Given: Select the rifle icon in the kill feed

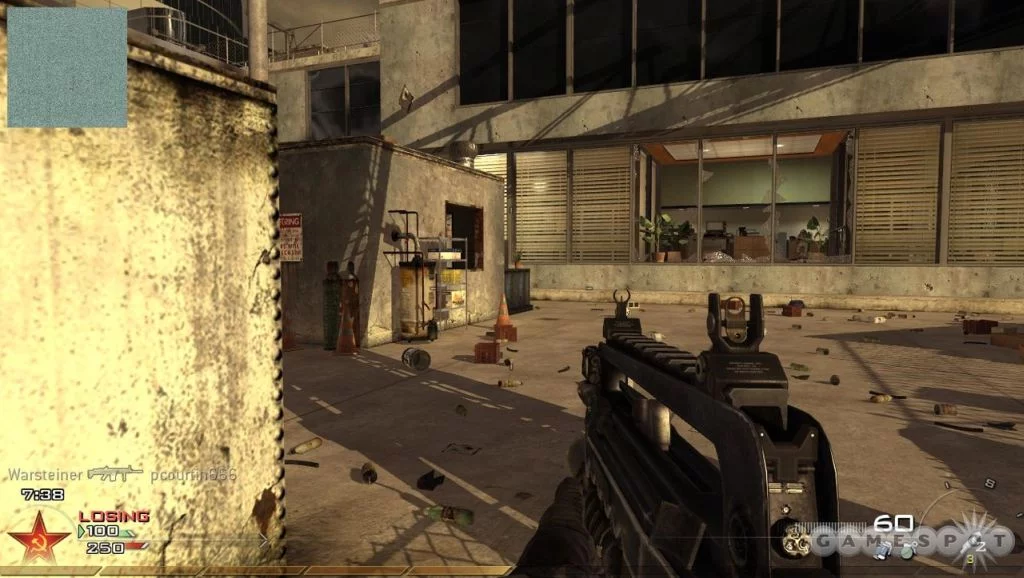Looking at the screenshot, I should tap(115, 473).
